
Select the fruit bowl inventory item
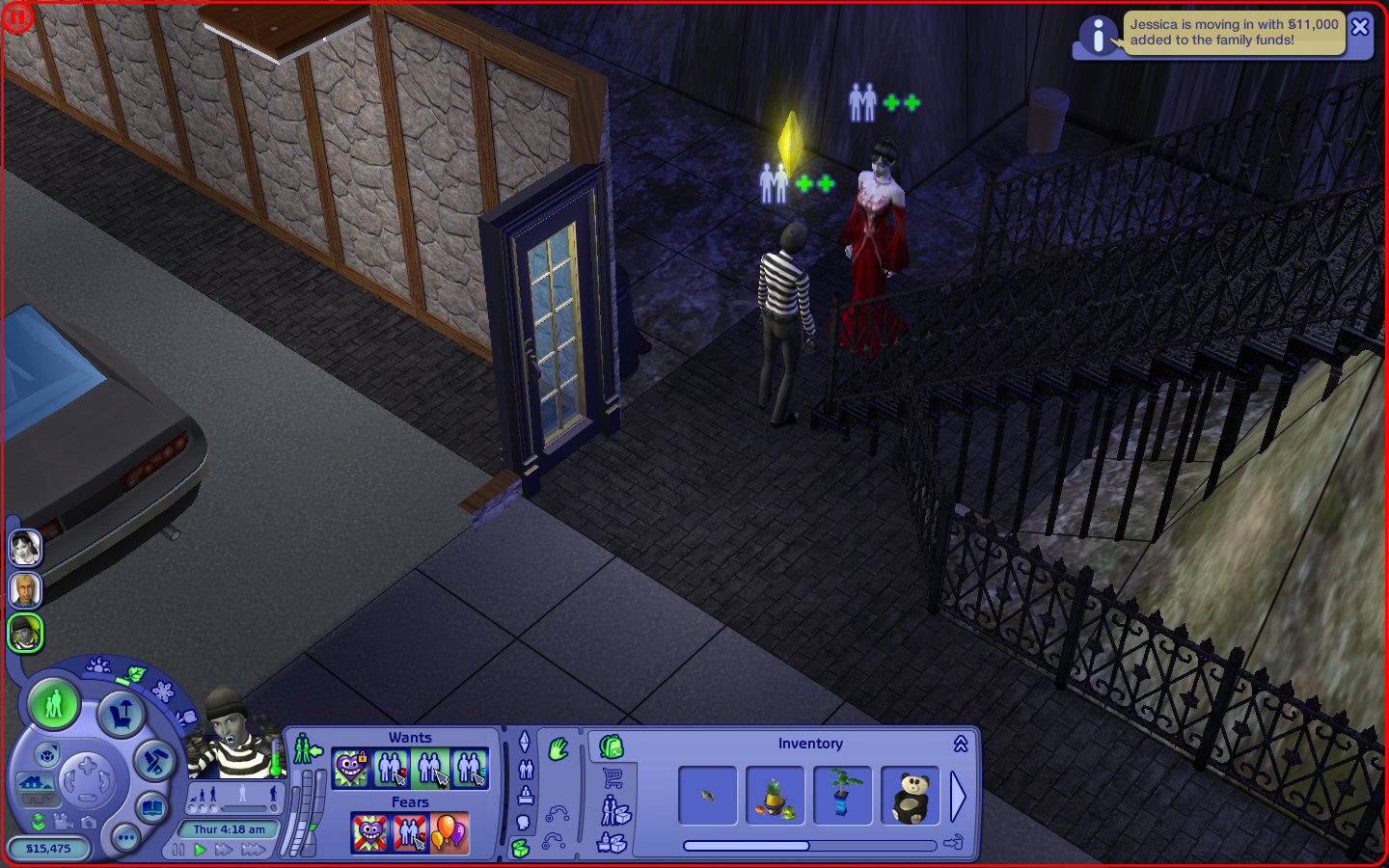[x=775, y=796]
